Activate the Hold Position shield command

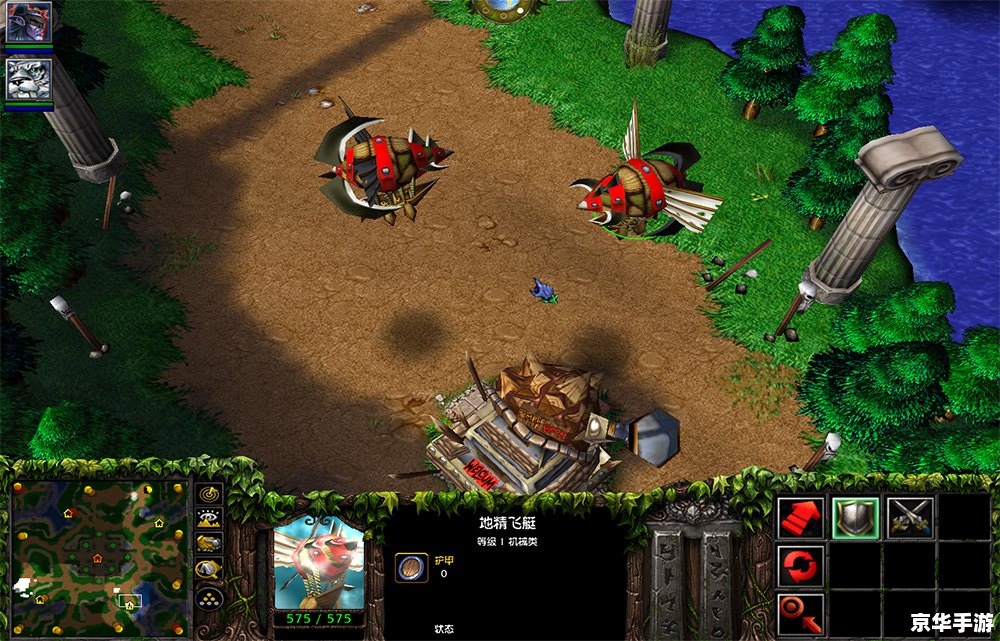[855, 518]
